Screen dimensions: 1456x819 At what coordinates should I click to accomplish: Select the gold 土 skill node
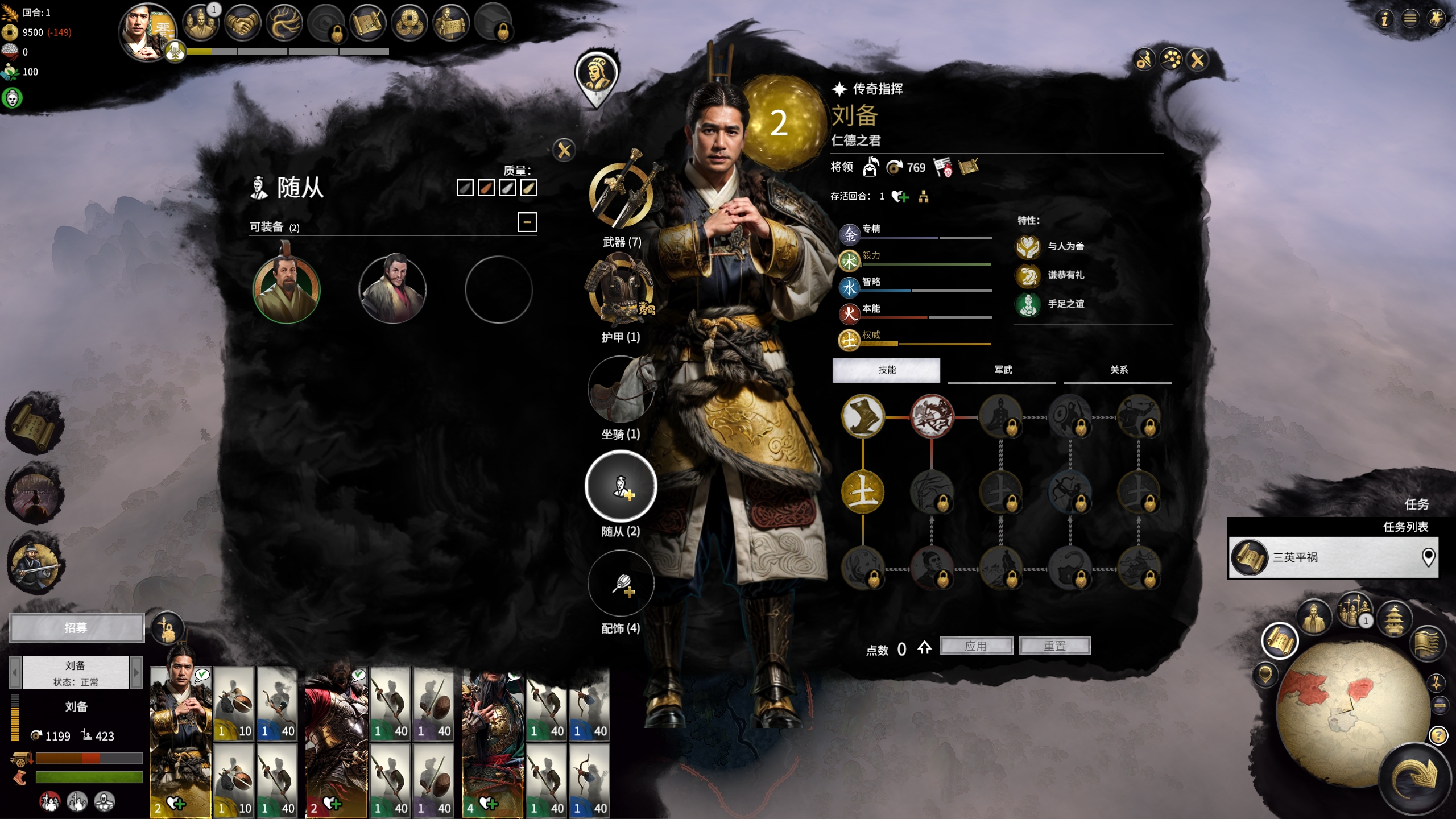(x=862, y=493)
